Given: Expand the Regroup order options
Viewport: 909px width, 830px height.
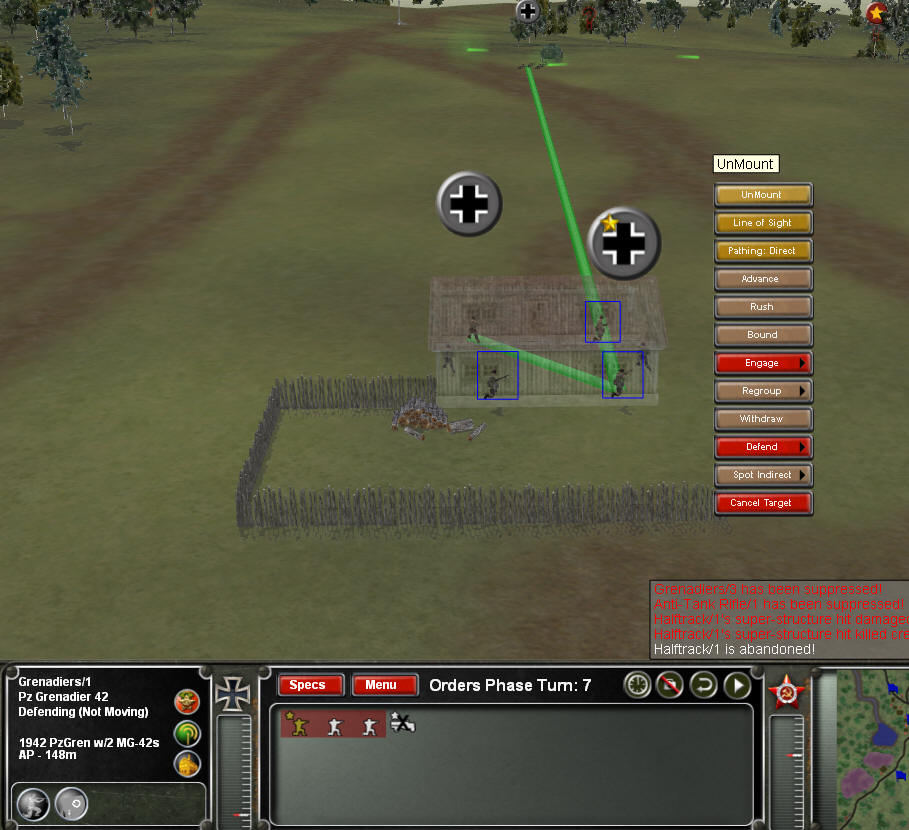Looking at the screenshot, I should (x=762, y=391).
